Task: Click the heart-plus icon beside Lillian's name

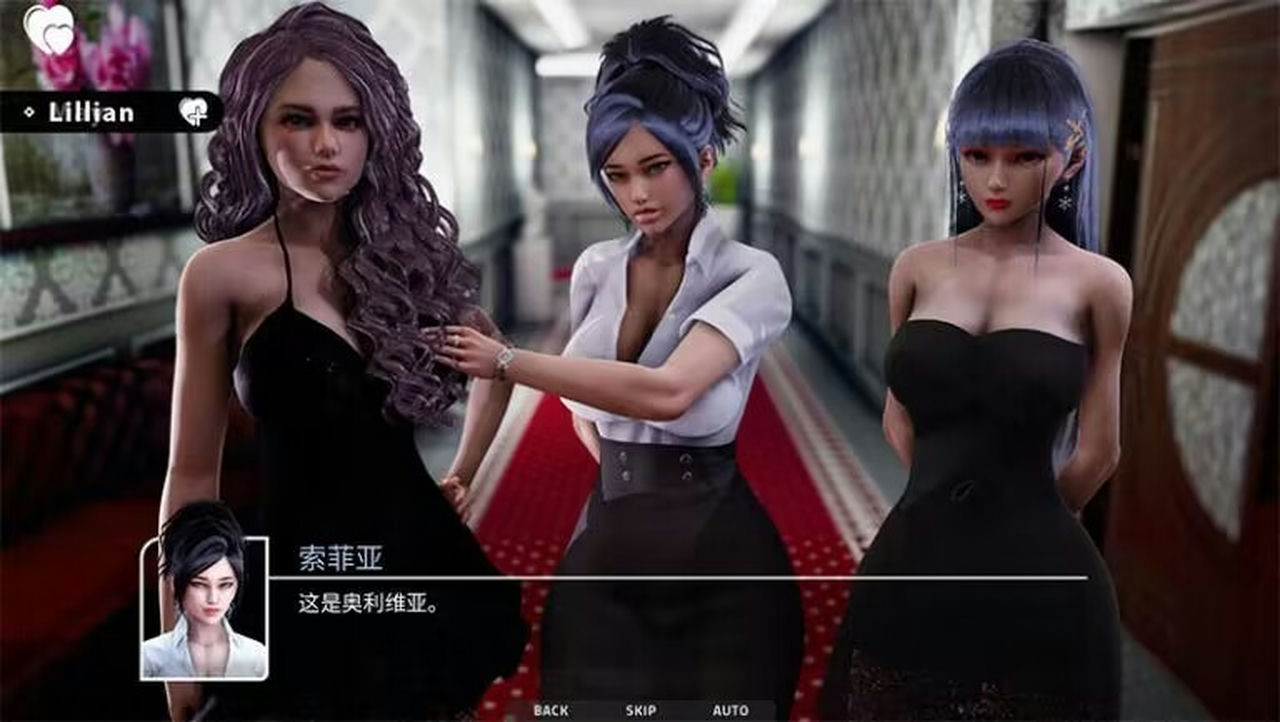Action: pos(196,112)
